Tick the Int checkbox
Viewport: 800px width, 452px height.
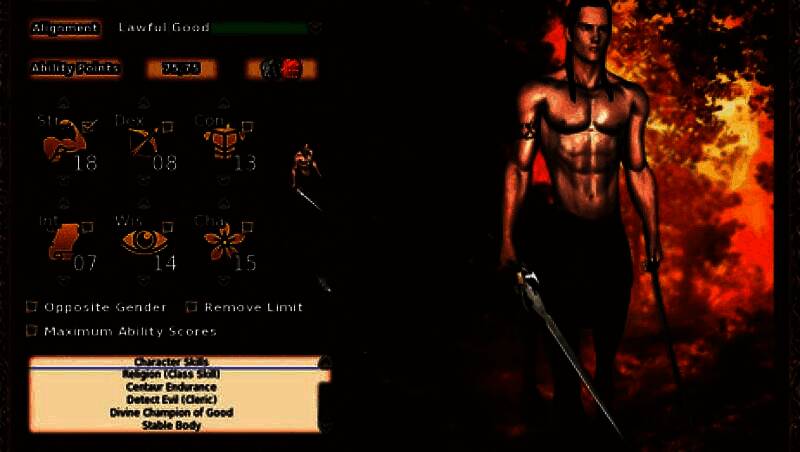88,227
